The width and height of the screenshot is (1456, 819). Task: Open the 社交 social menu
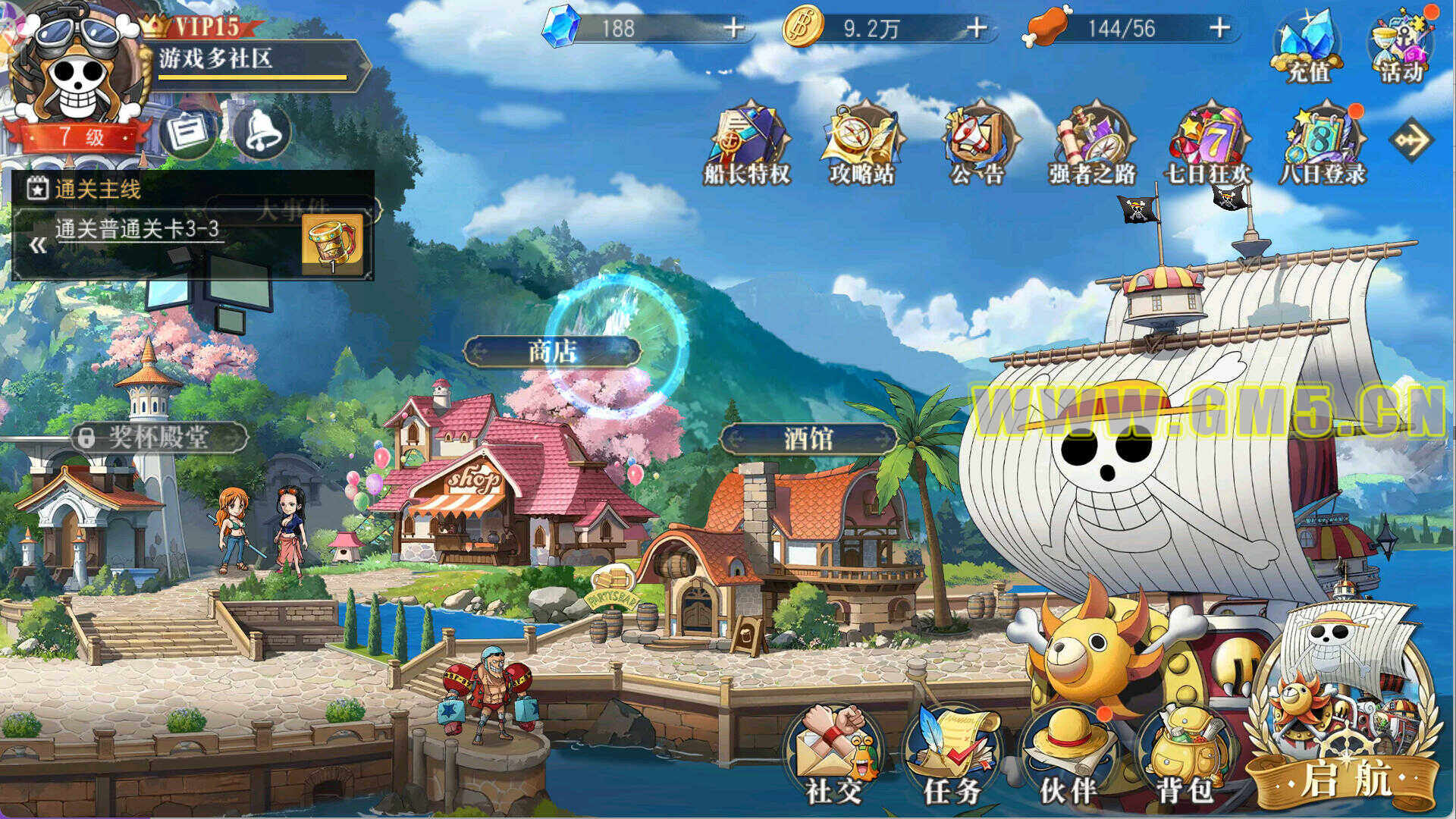834,755
